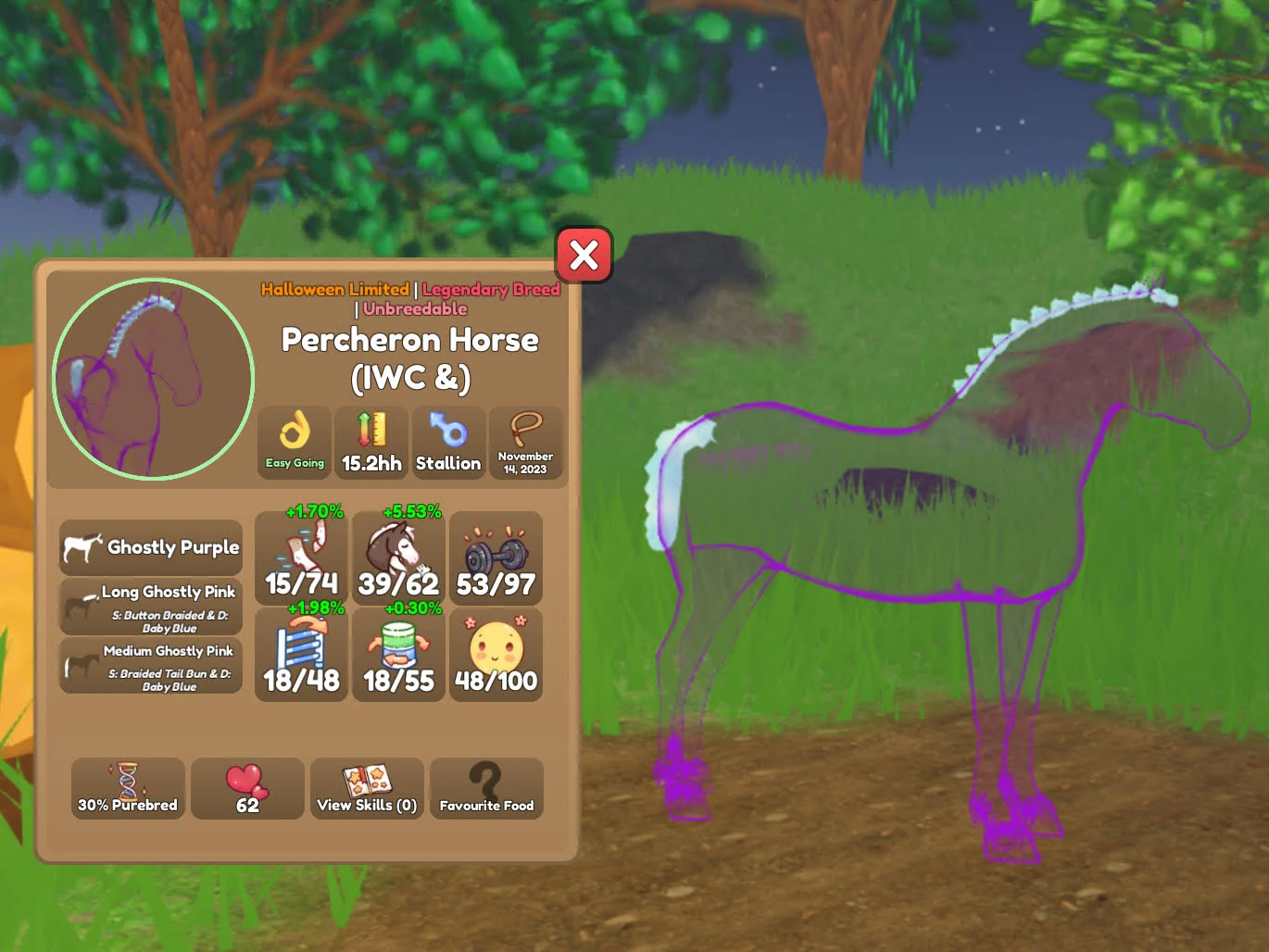Click the Long Ghostly Pink mane option
Image resolution: width=1269 pixels, height=952 pixels.
click(150, 606)
